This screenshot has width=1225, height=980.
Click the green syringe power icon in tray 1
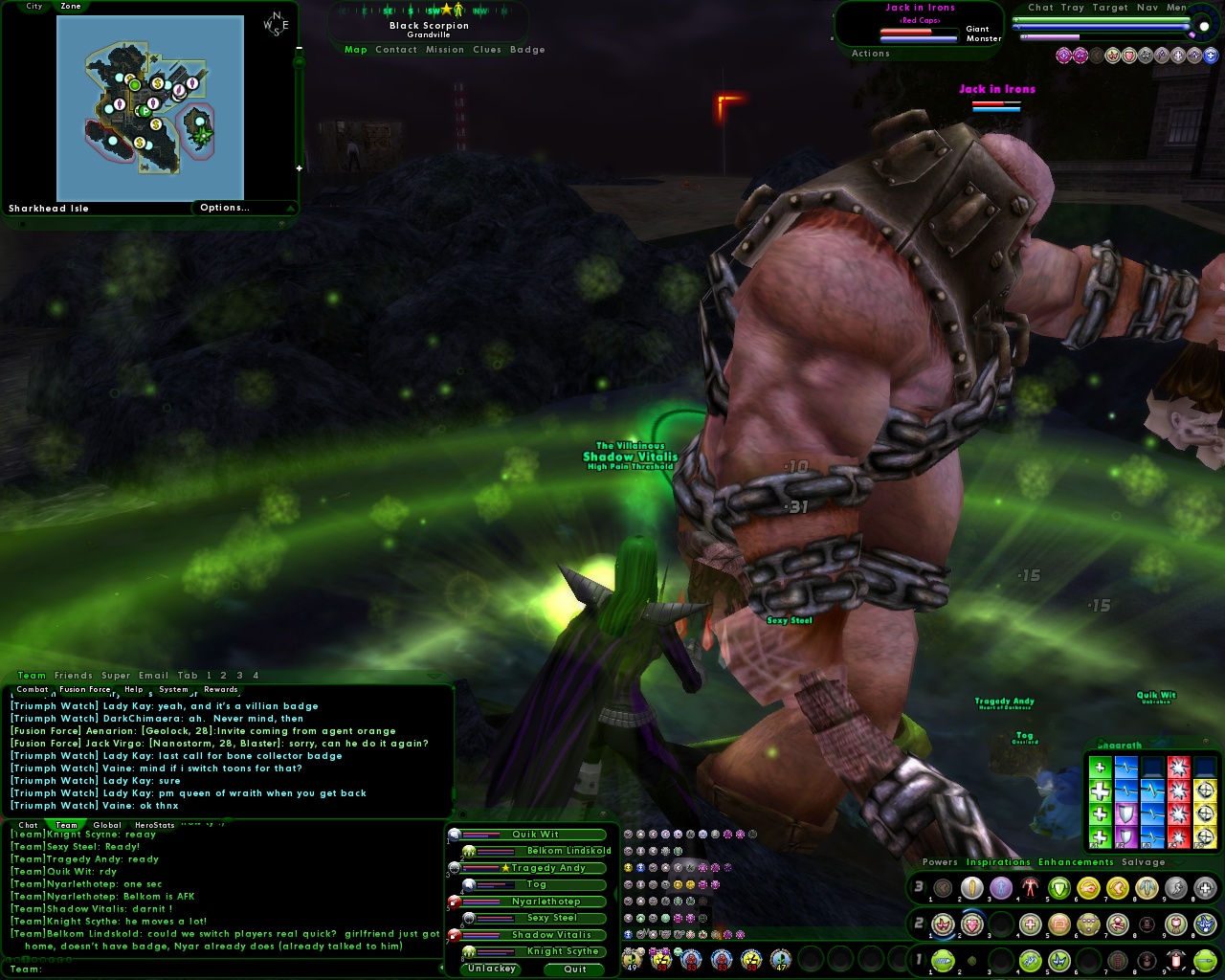pos(943,960)
